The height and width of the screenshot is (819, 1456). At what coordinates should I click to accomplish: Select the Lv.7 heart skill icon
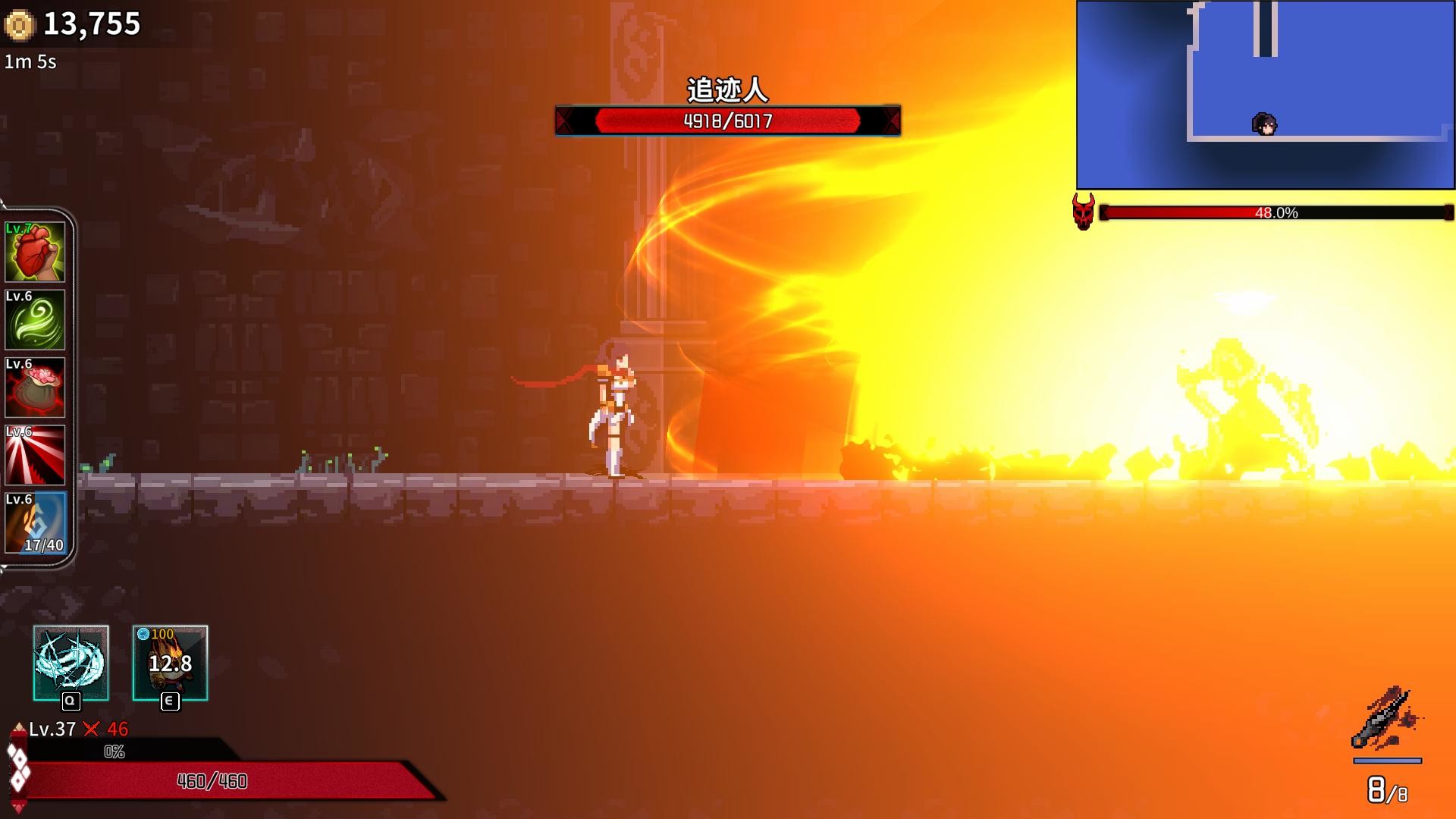(35, 250)
